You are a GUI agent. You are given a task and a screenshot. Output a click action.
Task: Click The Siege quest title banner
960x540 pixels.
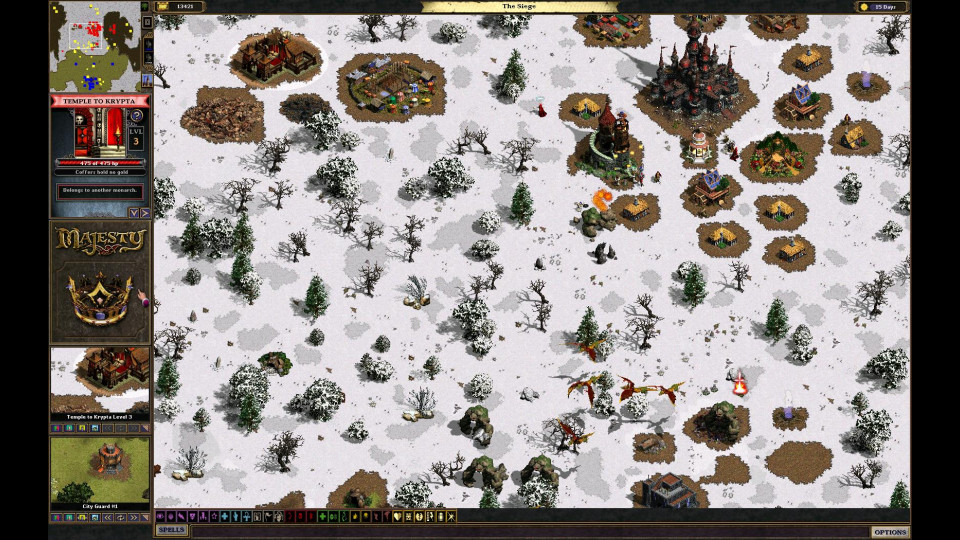click(x=519, y=7)
